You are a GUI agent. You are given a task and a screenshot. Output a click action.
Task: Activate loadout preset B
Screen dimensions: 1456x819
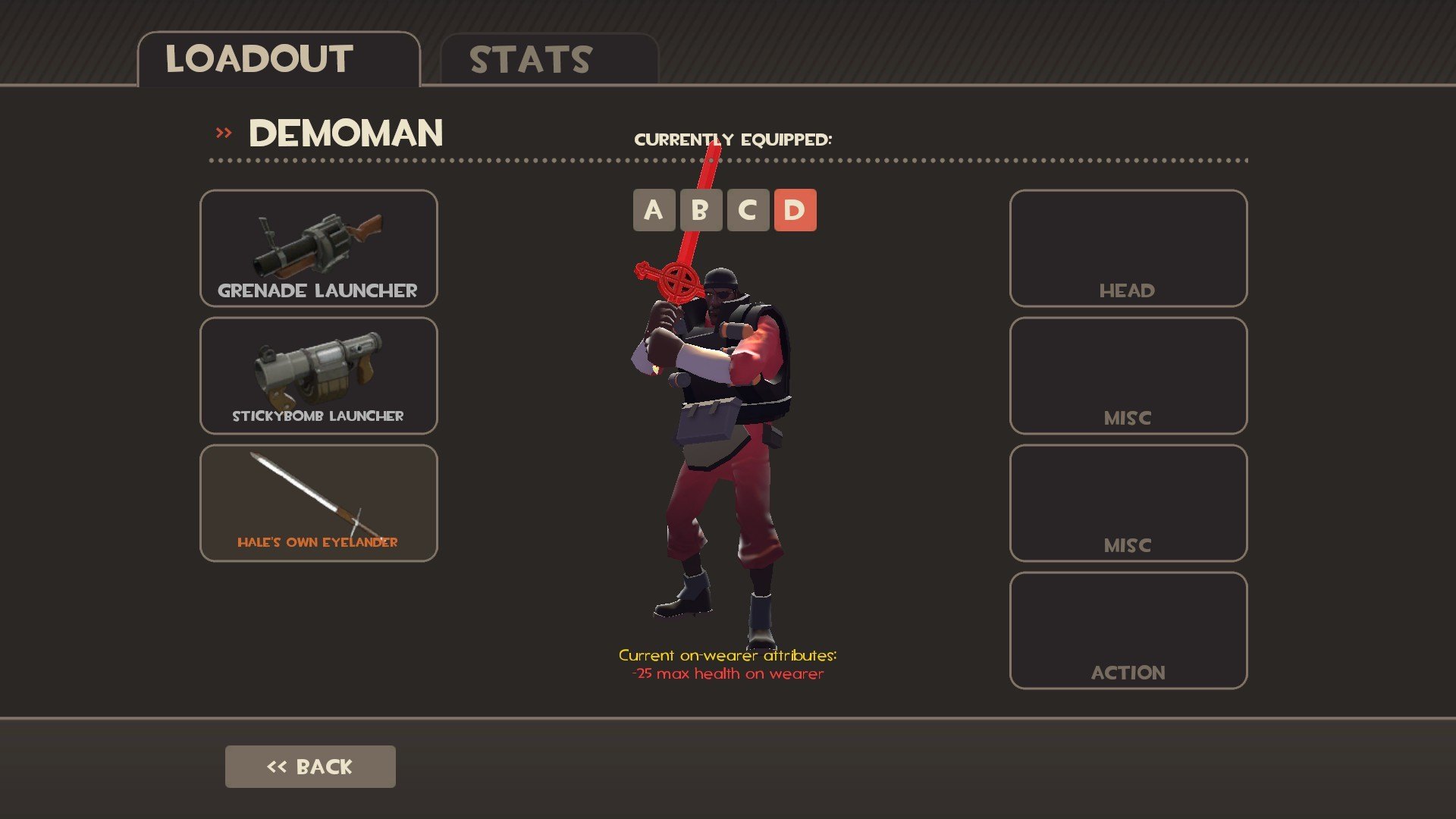701,210
